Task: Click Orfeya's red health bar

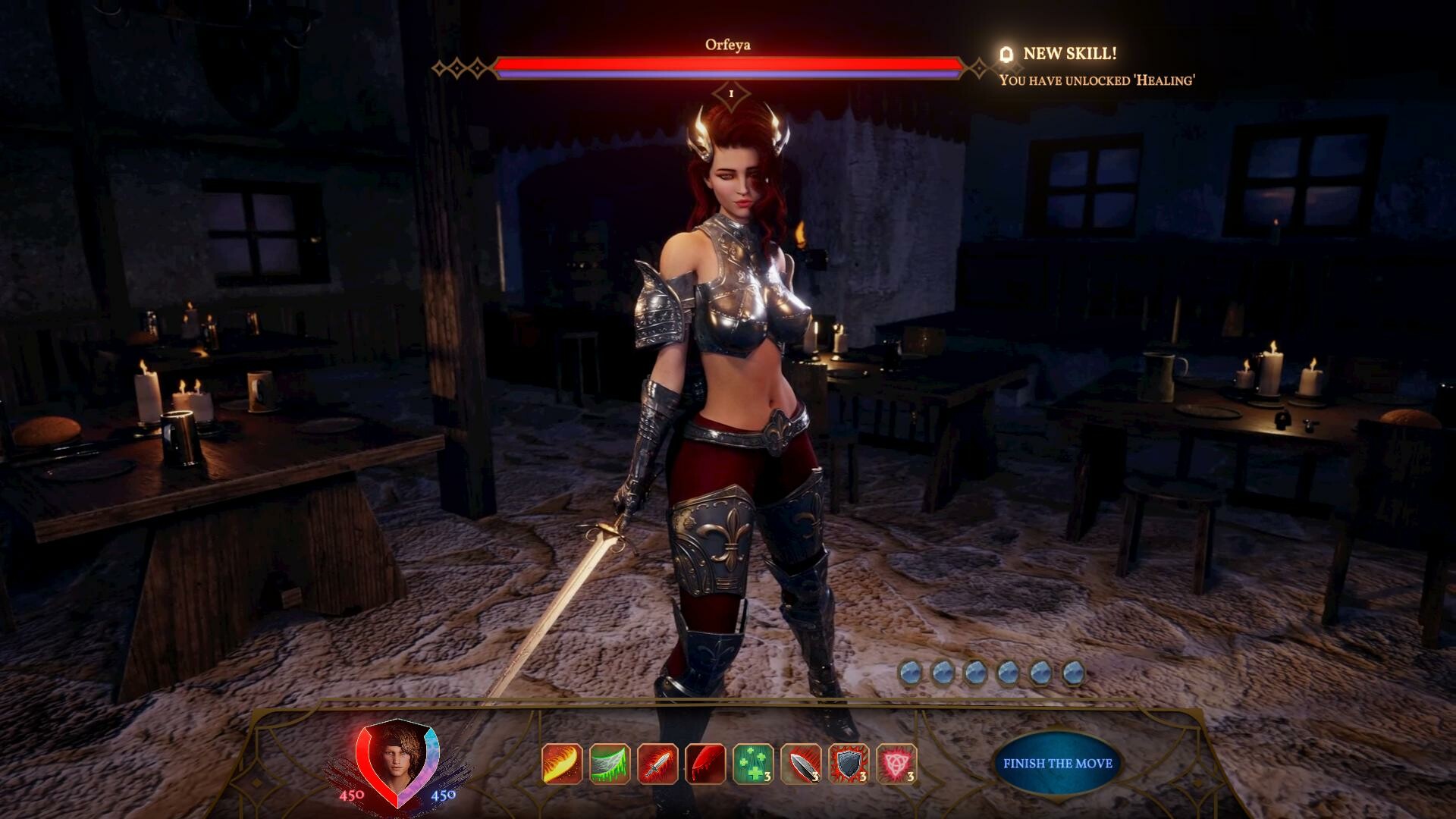Action: tap(728, 65)
